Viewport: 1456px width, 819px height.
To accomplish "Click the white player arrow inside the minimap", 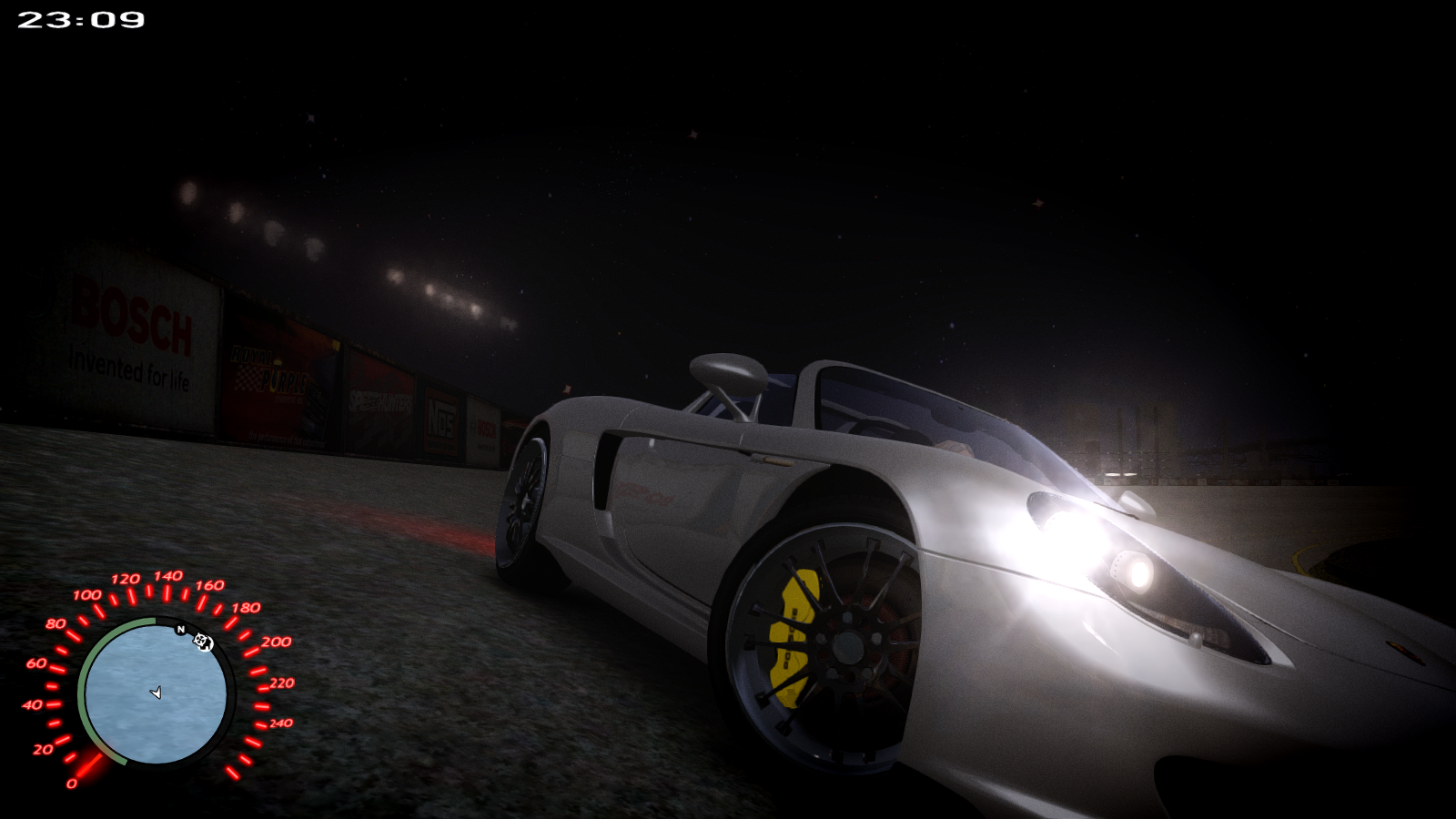I will pos(157,692).
